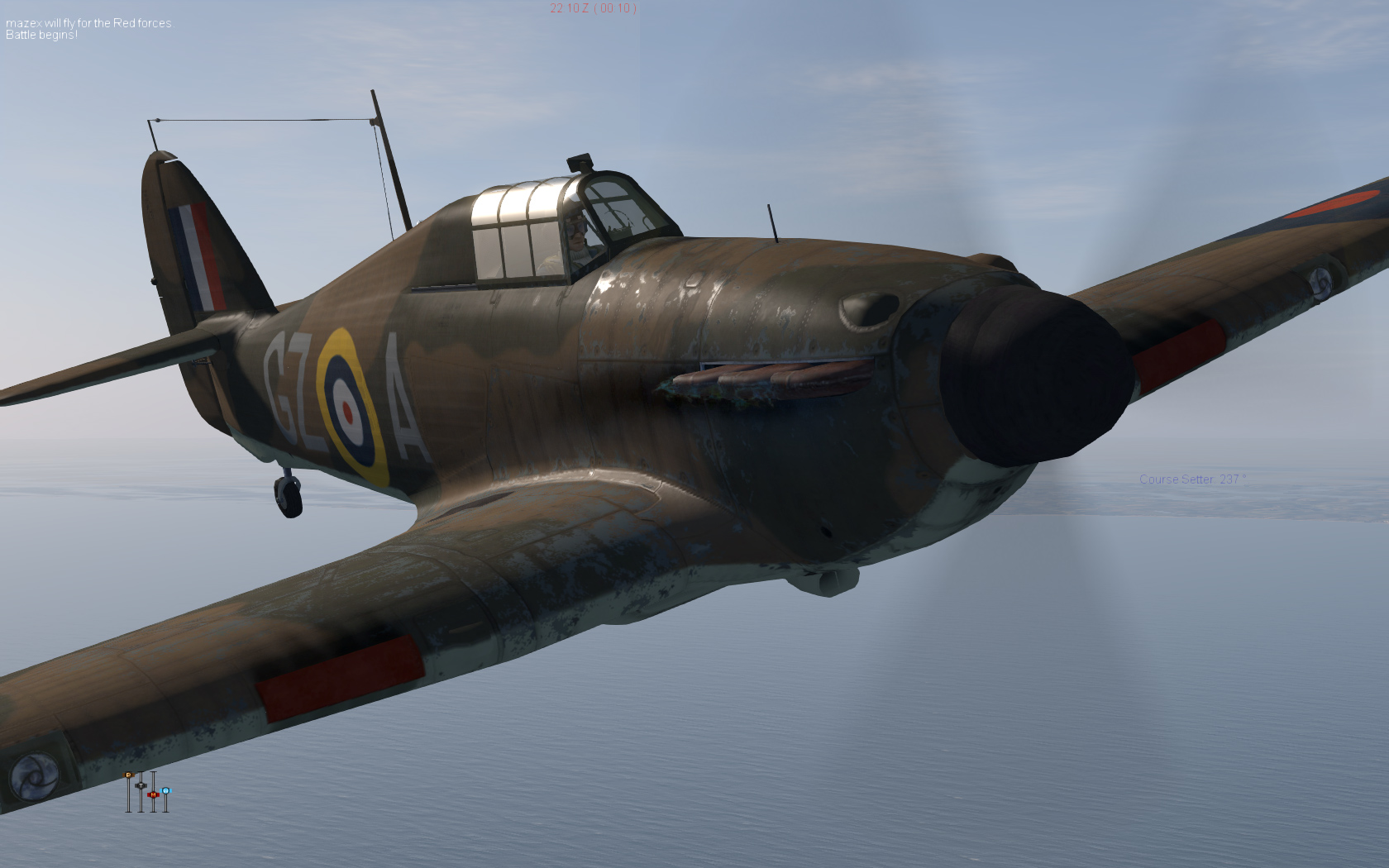Select the grey T throttle lever knob
This screenshot has height=868, width=1389.
pyautogui.click(x=141, y=785)
